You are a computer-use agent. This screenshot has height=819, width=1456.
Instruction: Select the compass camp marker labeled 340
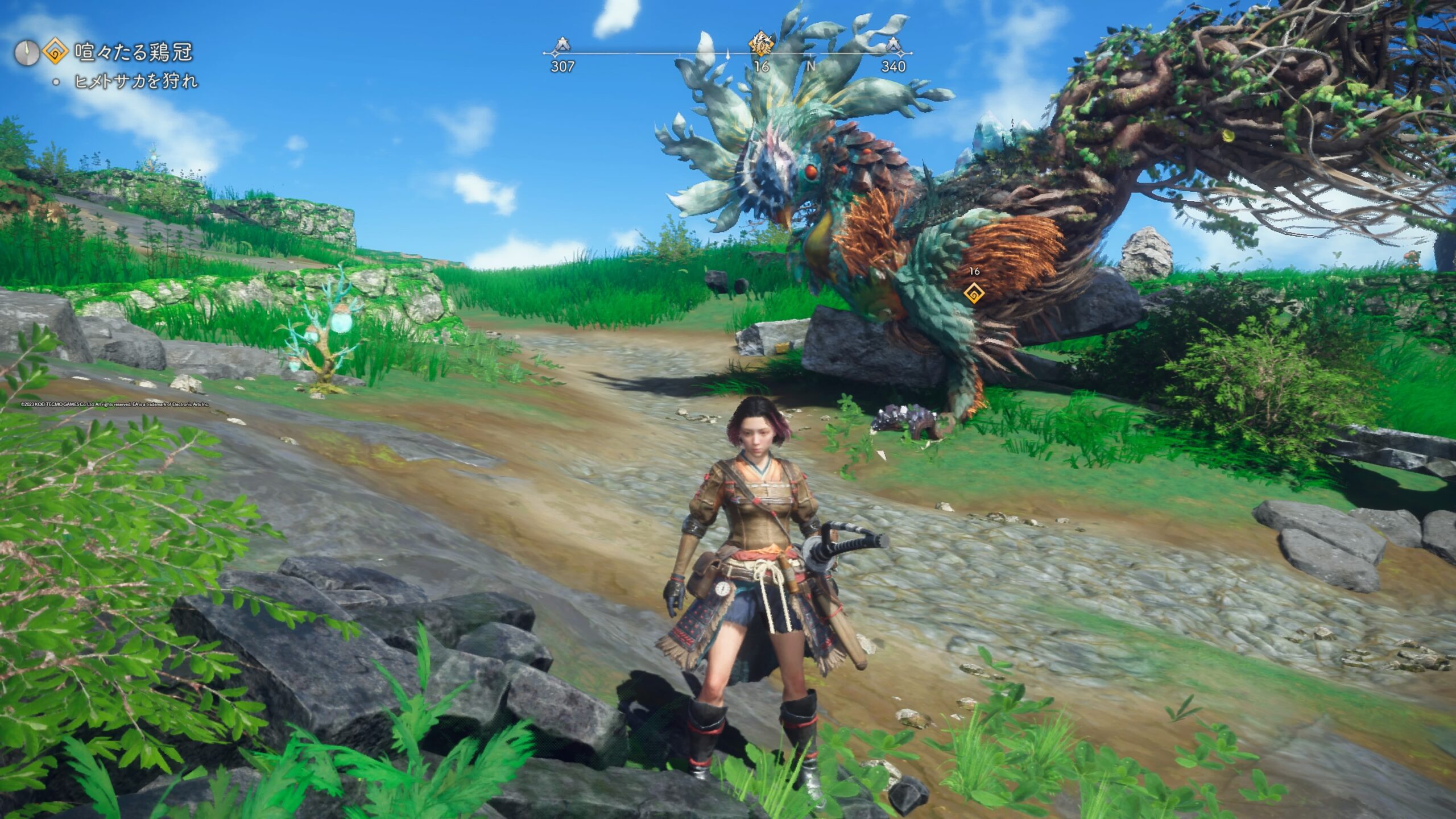click(x=894, y=44)
